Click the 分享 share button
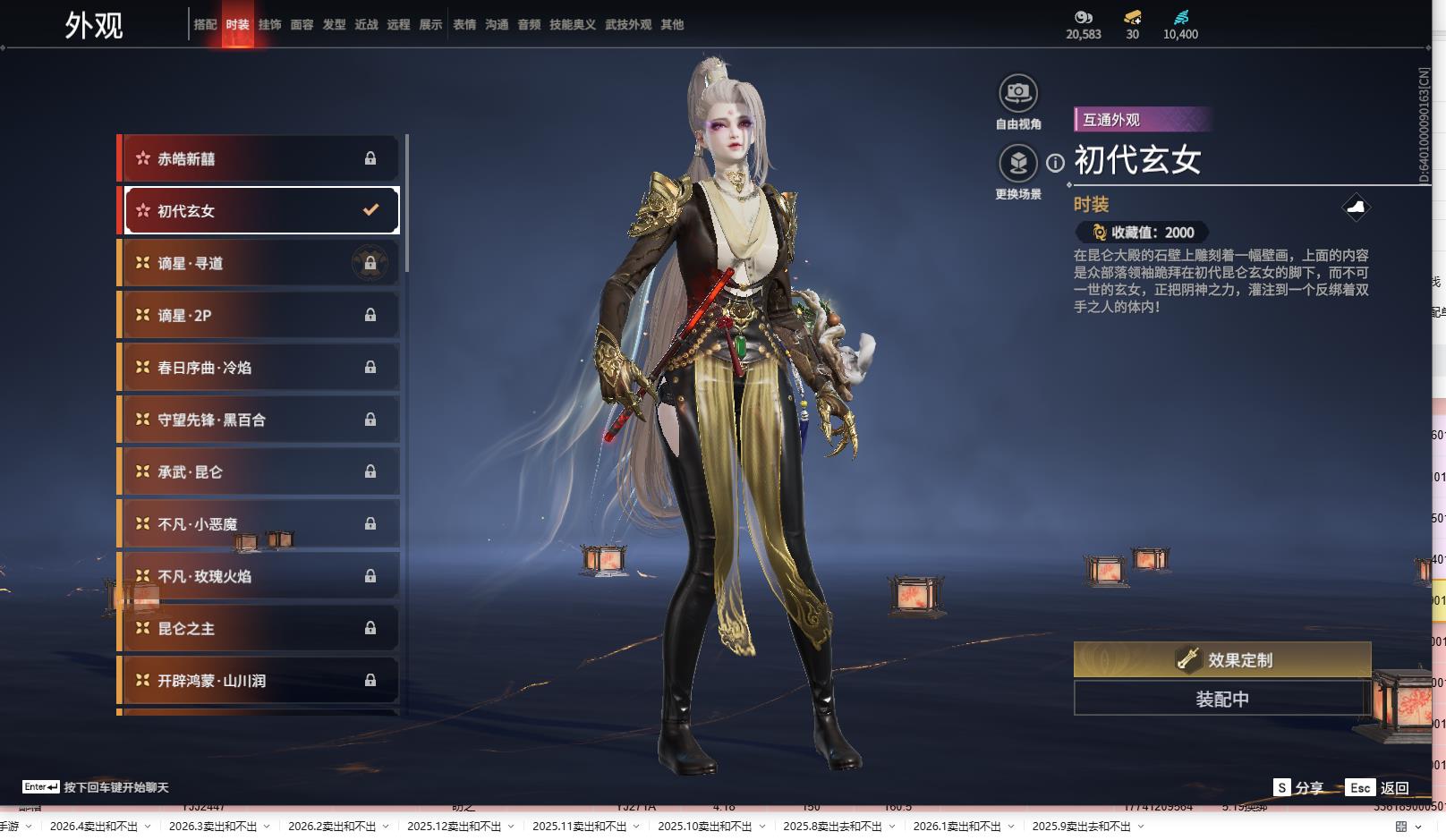Screen dimensions: 1446x840 tap(1299, 788)
